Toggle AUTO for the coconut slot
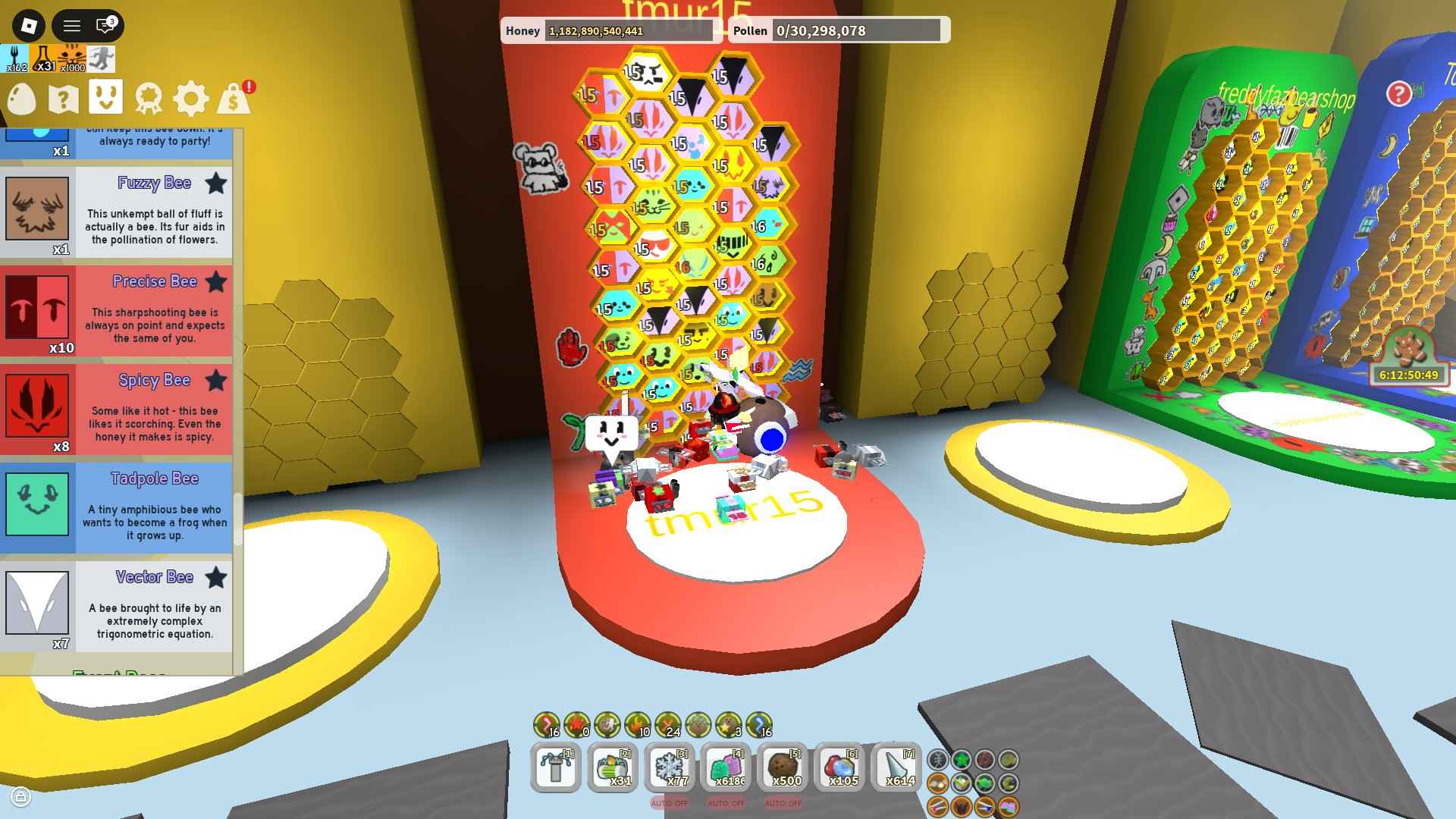This screenshot has width=1456, height=819. point(782,802)
